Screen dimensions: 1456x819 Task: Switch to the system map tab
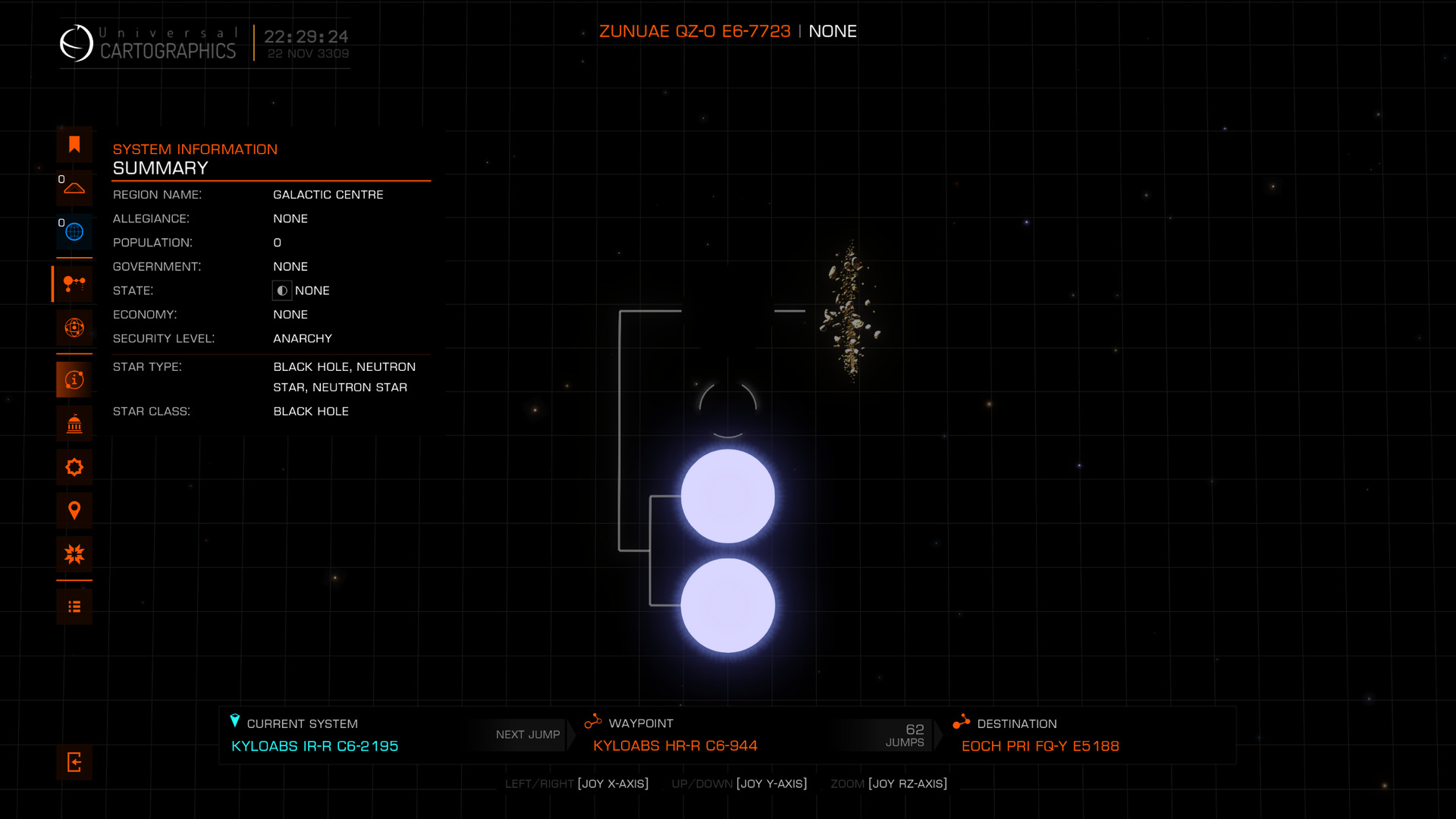coord(74,284)
